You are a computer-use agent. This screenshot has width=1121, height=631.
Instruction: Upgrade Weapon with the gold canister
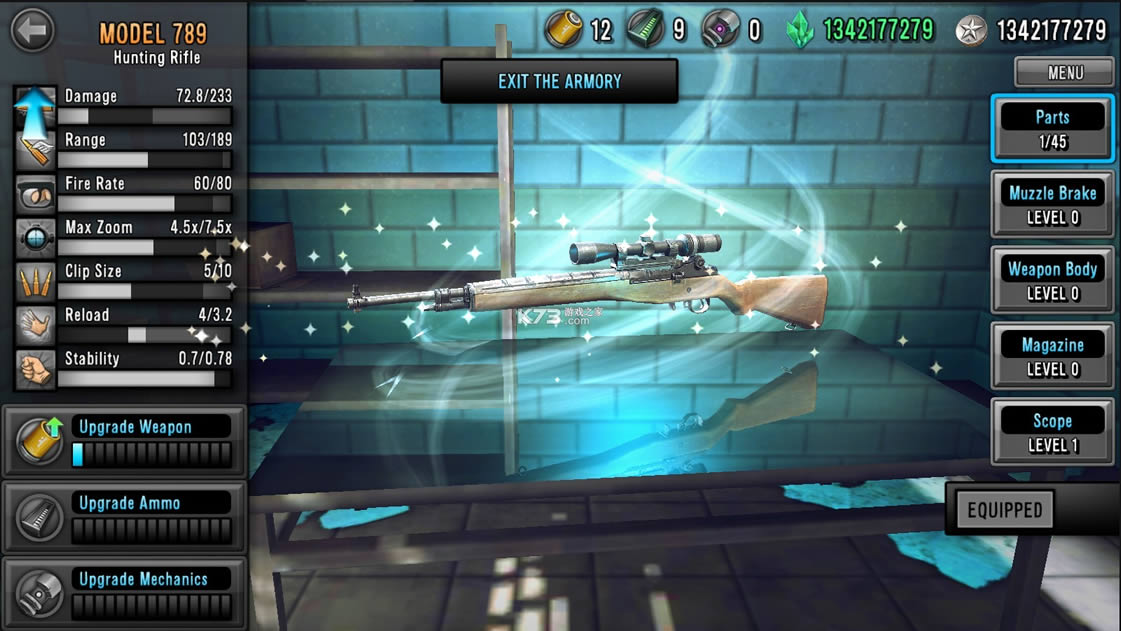click(123, 440)
